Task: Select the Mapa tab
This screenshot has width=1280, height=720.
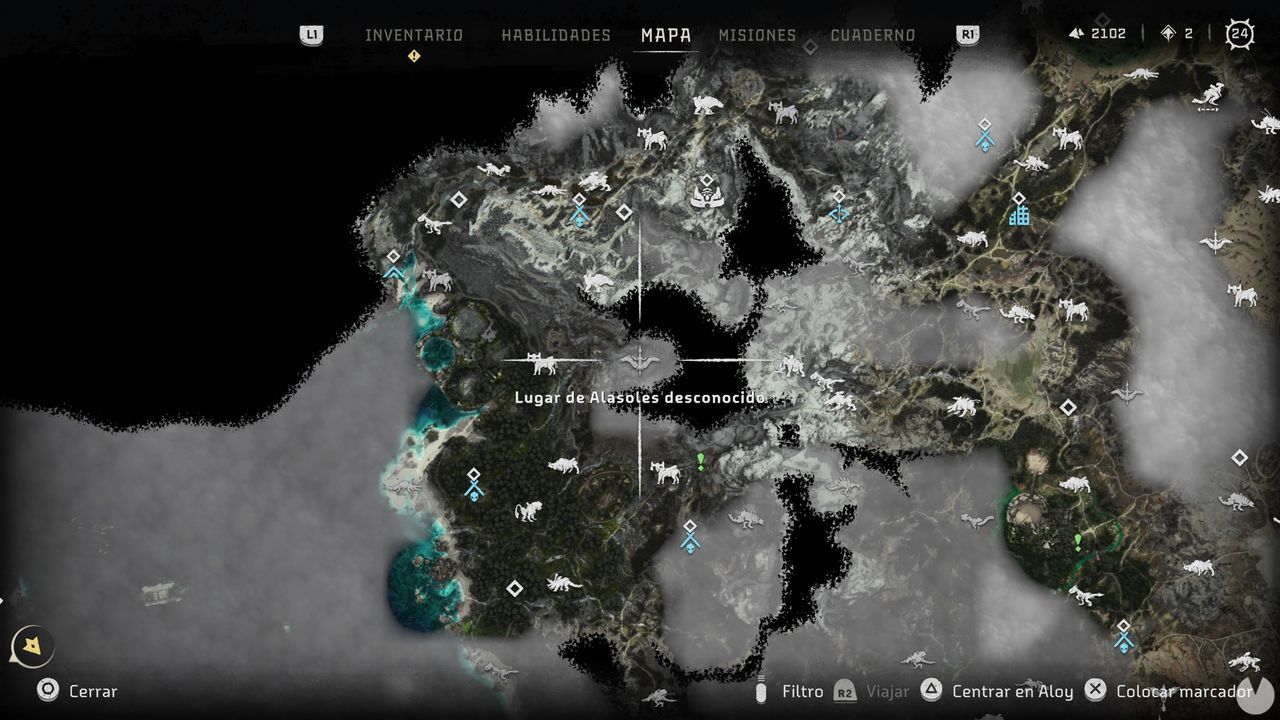Action: click(x=666, y=35)
